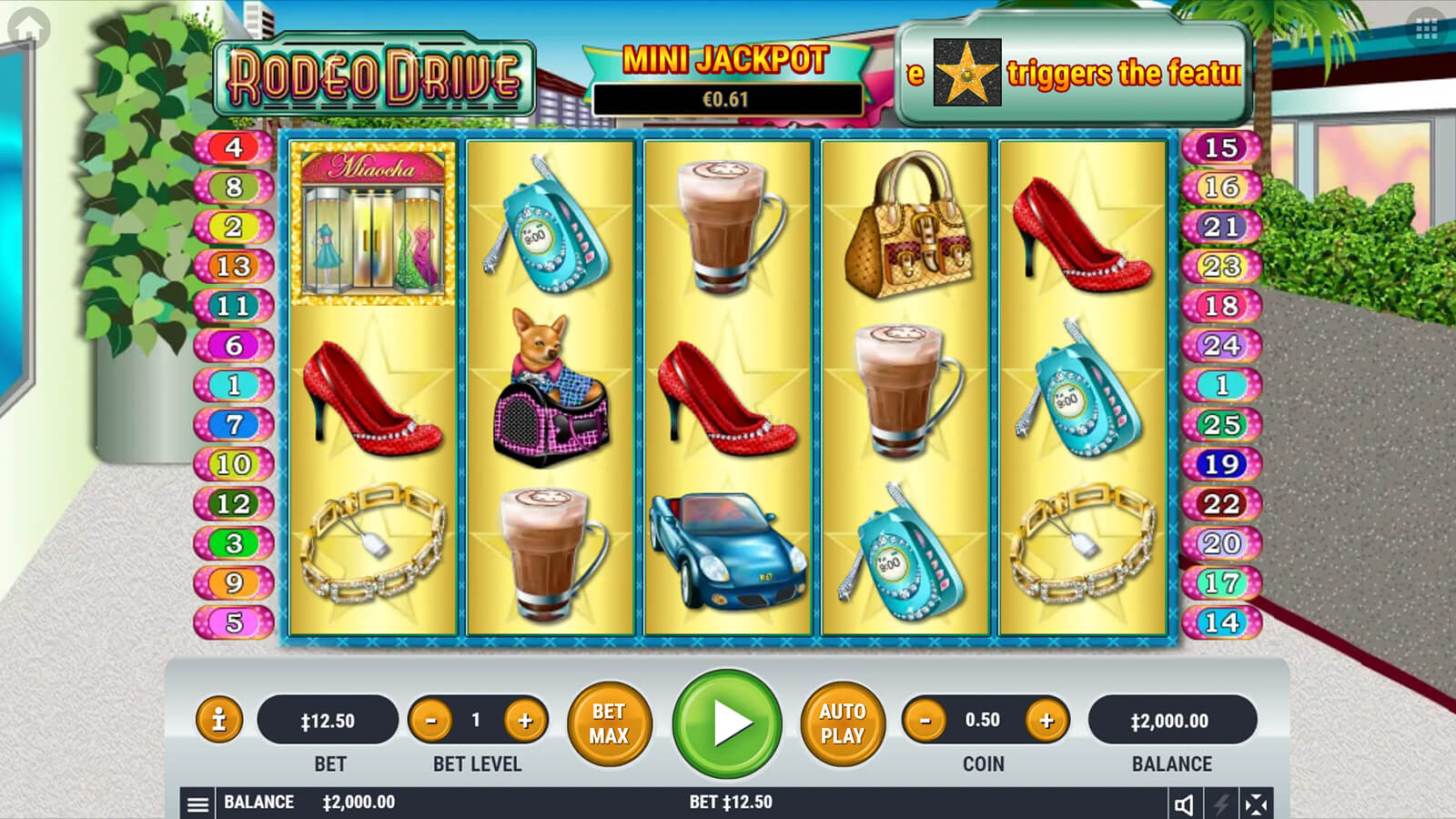Highlight payline 25 indicator
This screenshot has height=819, width=1456.
click(1221, 424)
